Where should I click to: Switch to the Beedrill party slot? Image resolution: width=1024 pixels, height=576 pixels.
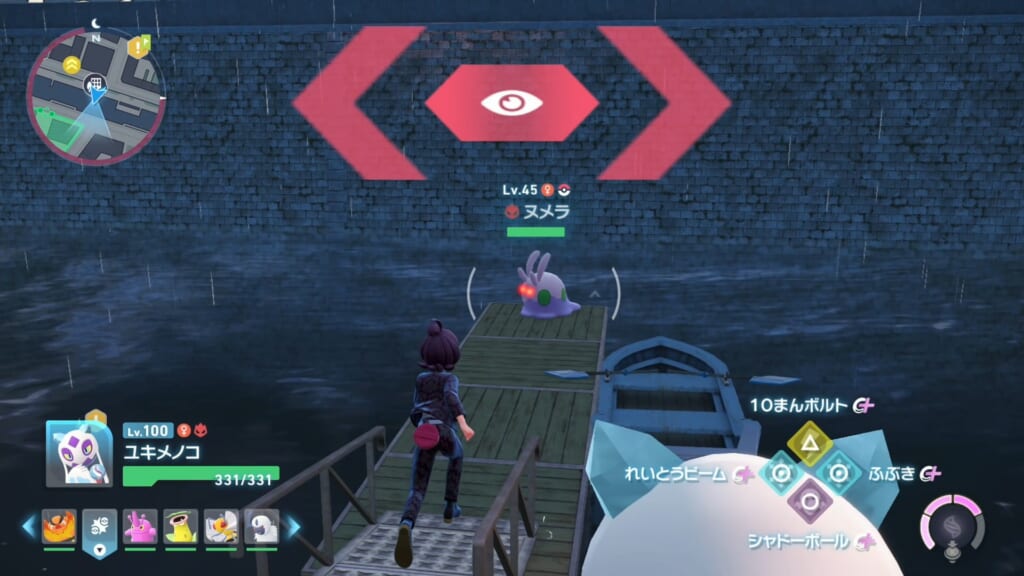click(x=221, y=527)
